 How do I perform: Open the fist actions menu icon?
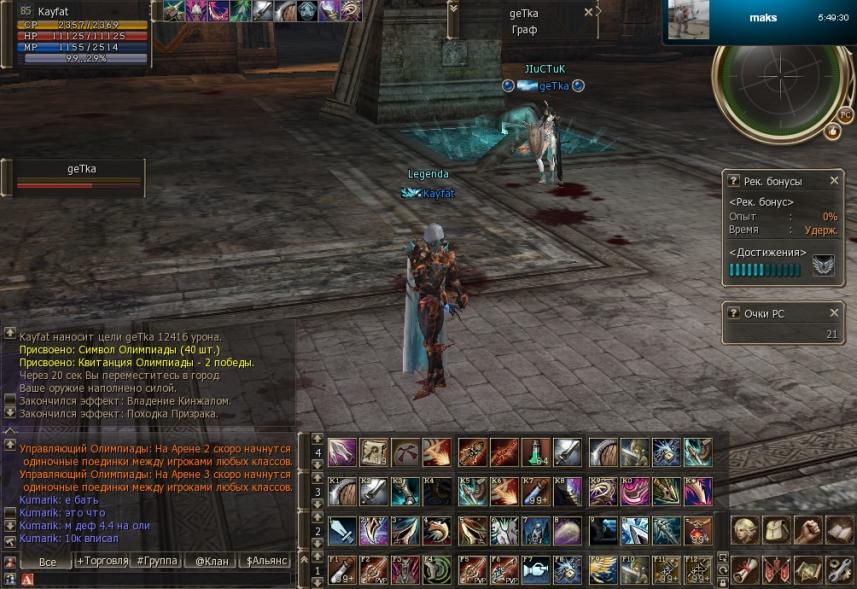[x=806, y=530]
